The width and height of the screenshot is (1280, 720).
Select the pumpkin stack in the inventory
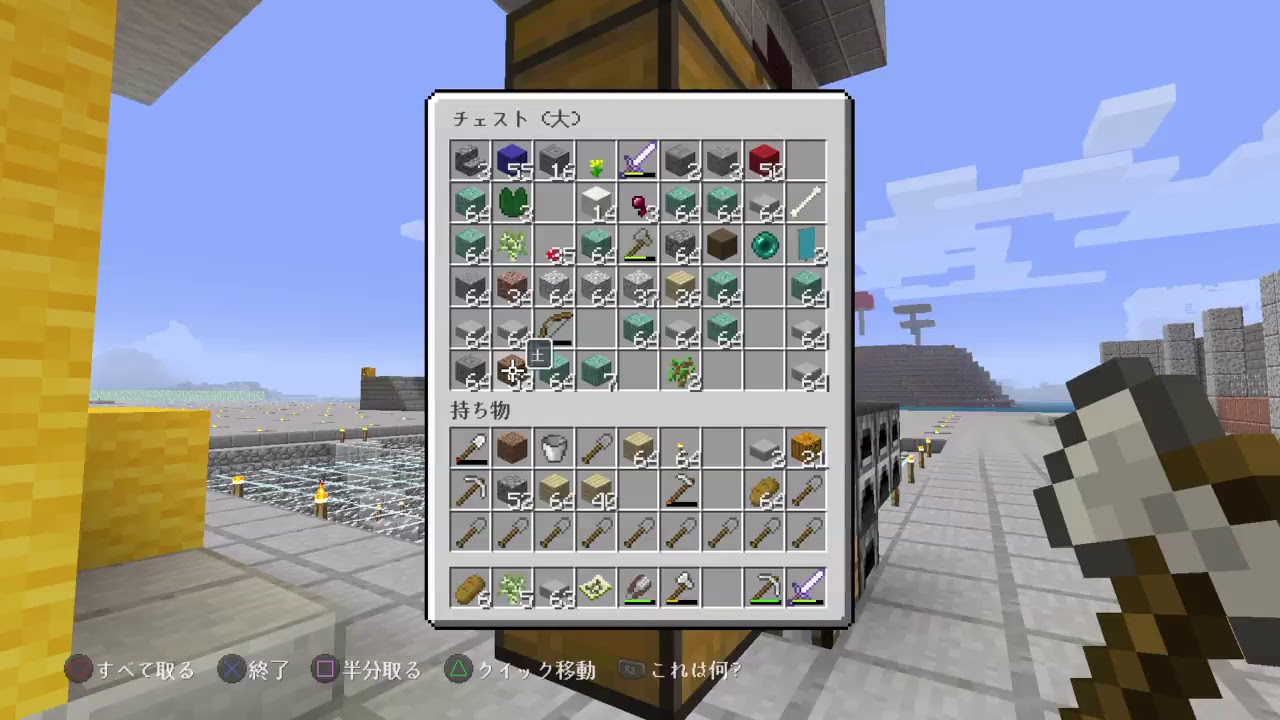tap(806, 448)
